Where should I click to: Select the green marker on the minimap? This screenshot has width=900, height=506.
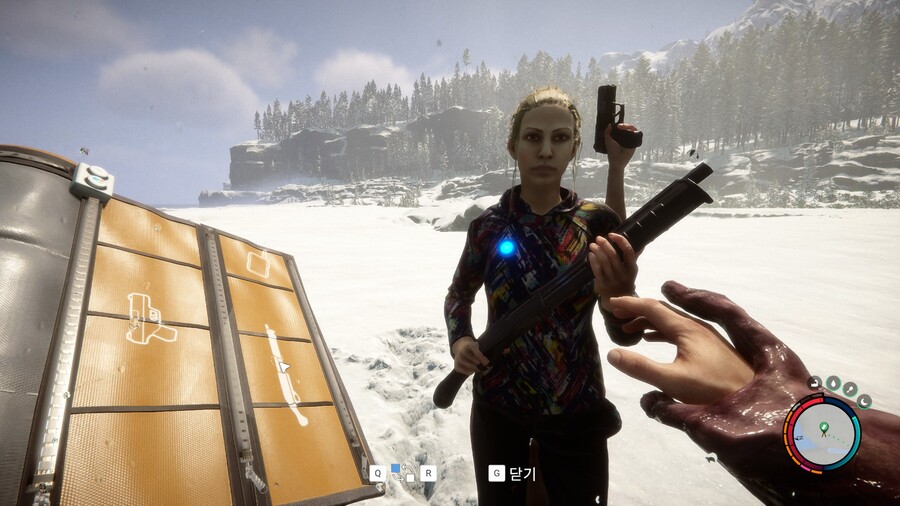pos(823,428)
